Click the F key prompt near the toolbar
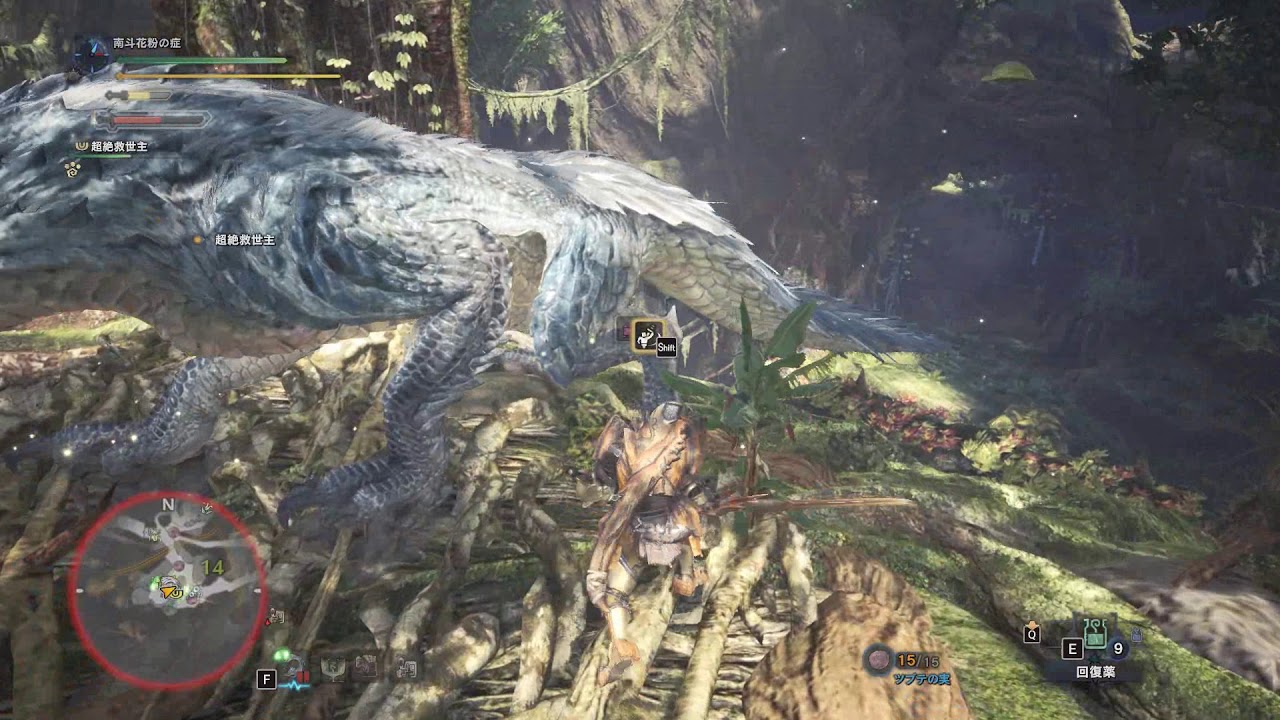The image size is (1280, 720). (268, 680)
